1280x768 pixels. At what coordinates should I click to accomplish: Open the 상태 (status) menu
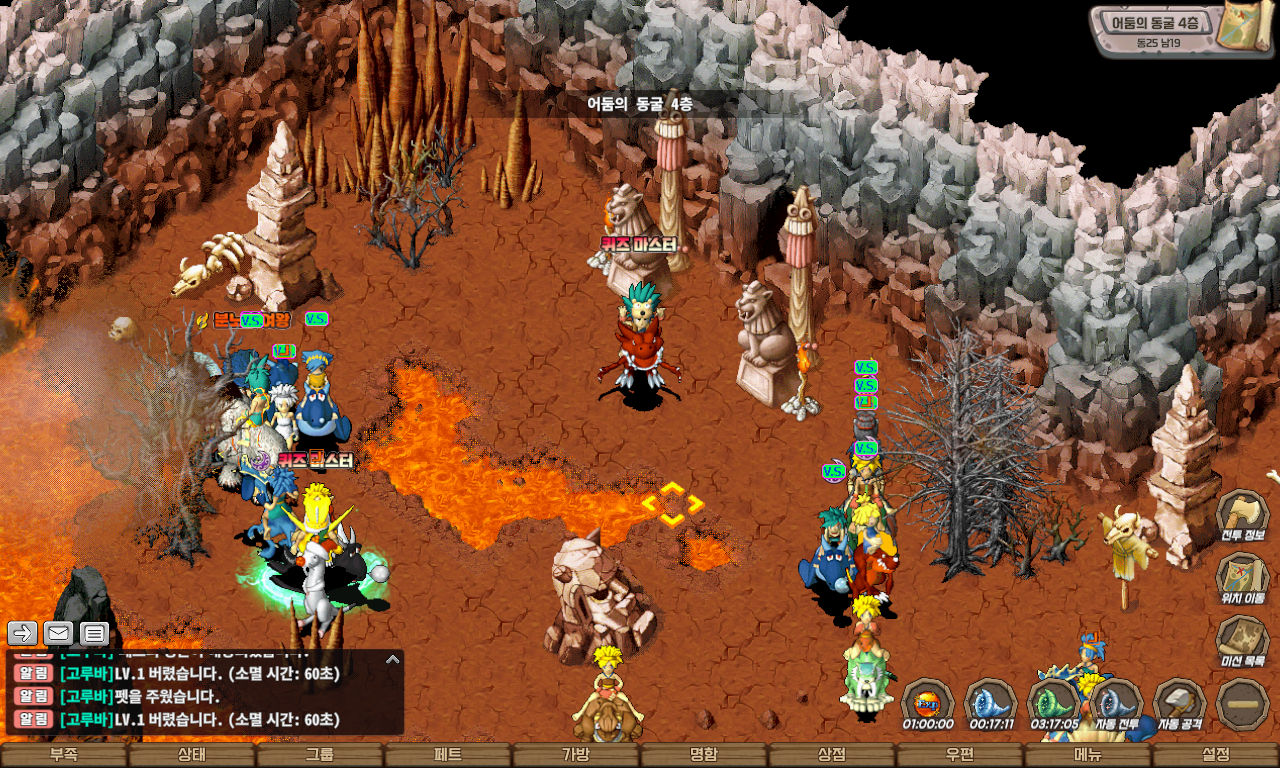(192, 755)
